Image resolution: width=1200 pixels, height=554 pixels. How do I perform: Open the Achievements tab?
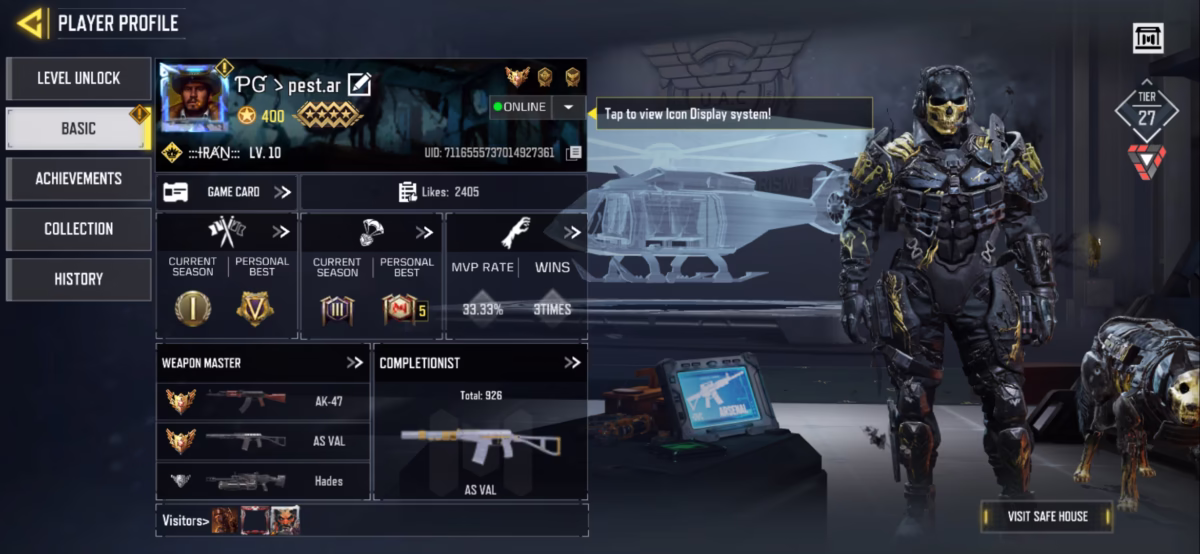78,178
